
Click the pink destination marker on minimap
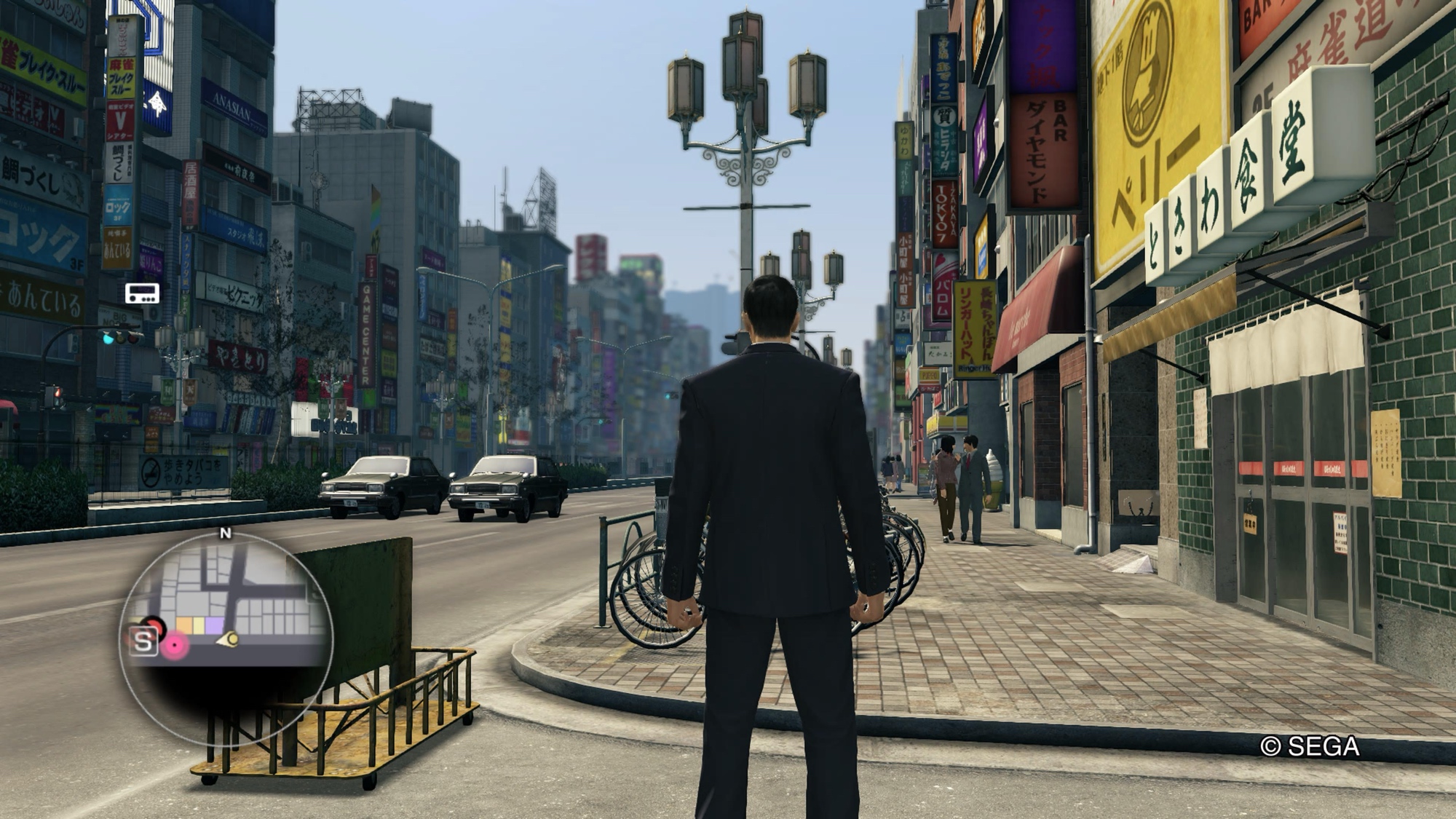[175, 645]
